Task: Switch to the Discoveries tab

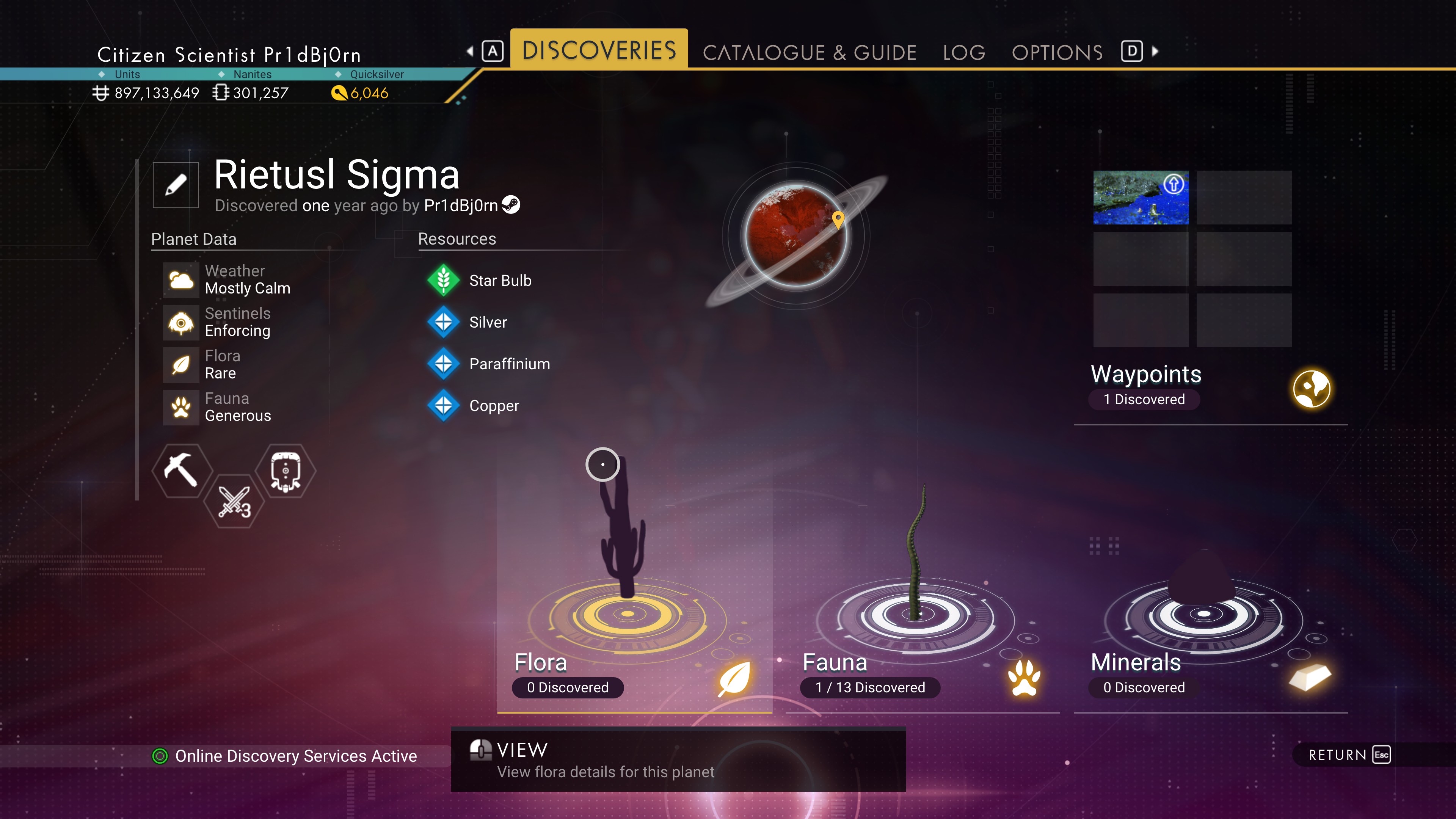Action: pos(599,50)
